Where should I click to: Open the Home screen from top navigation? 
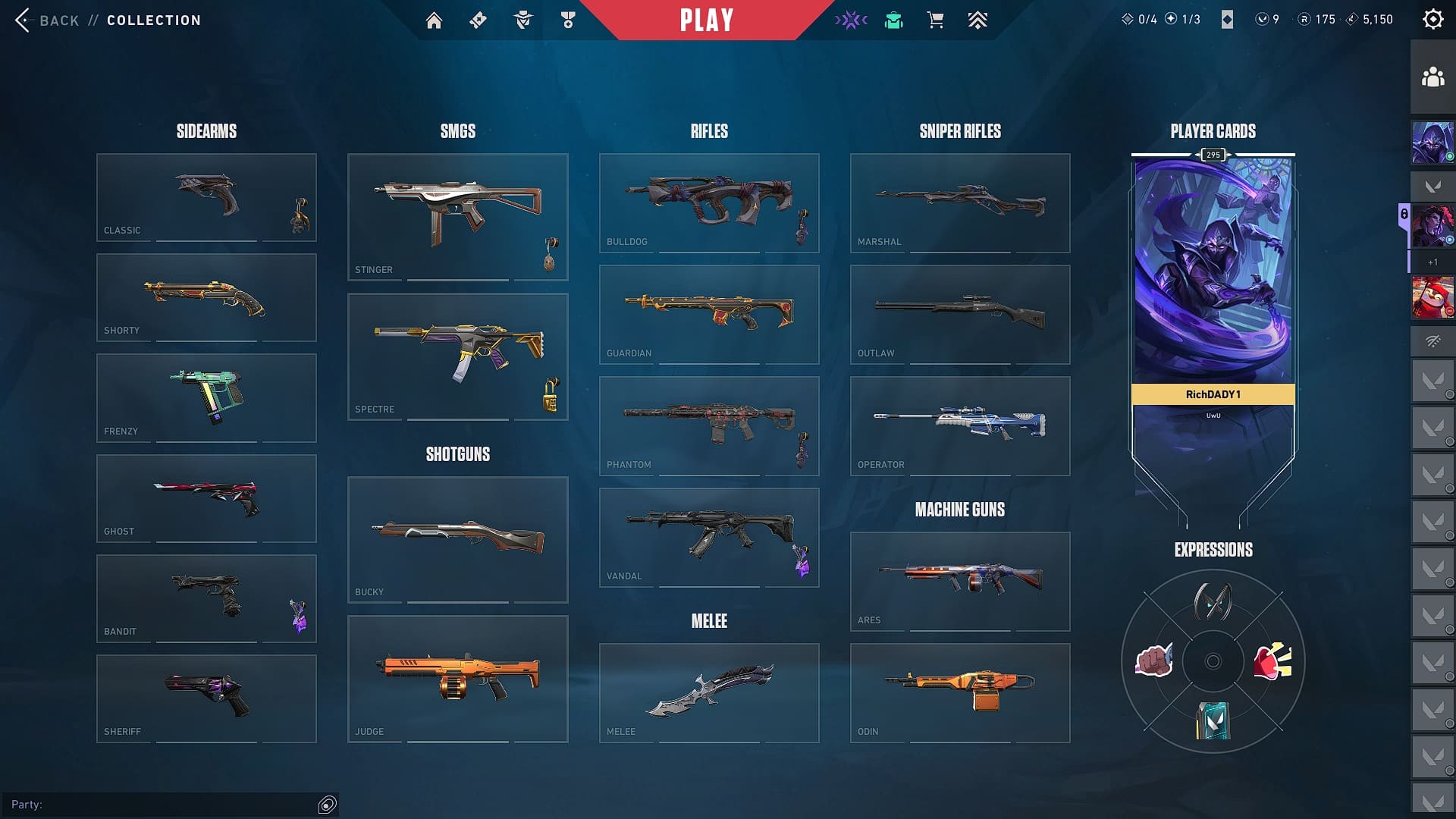[435, 20]
